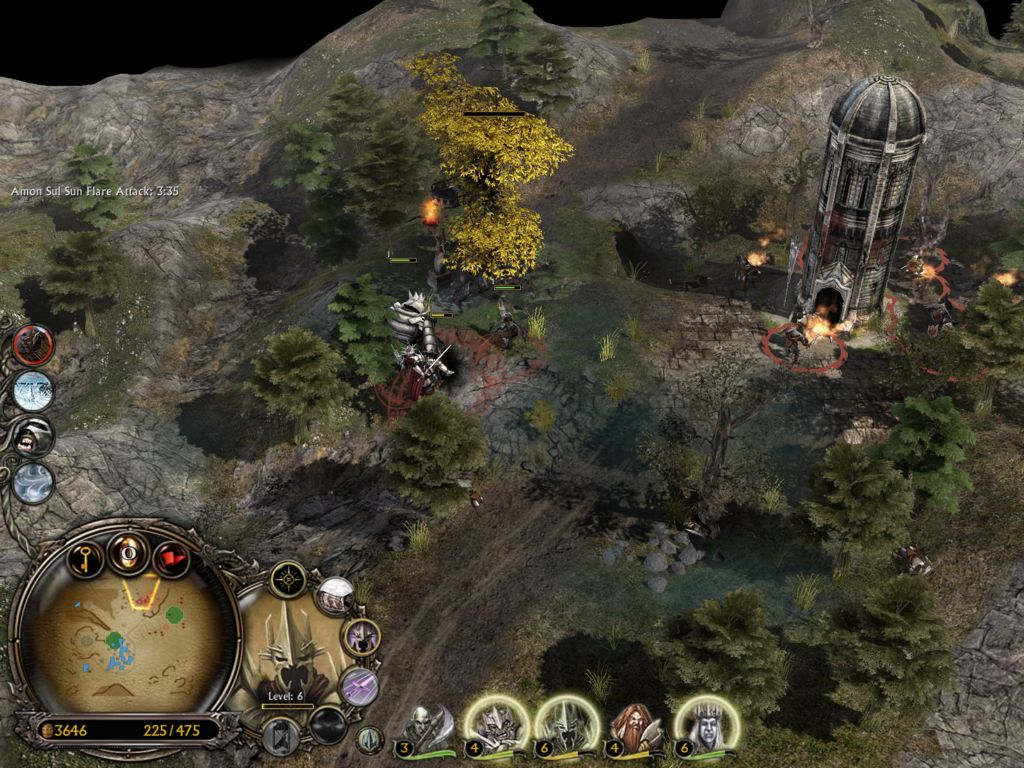Click the red flag beacon button
The height and width of the screenshot is (768, 1024).
point(170,558)
